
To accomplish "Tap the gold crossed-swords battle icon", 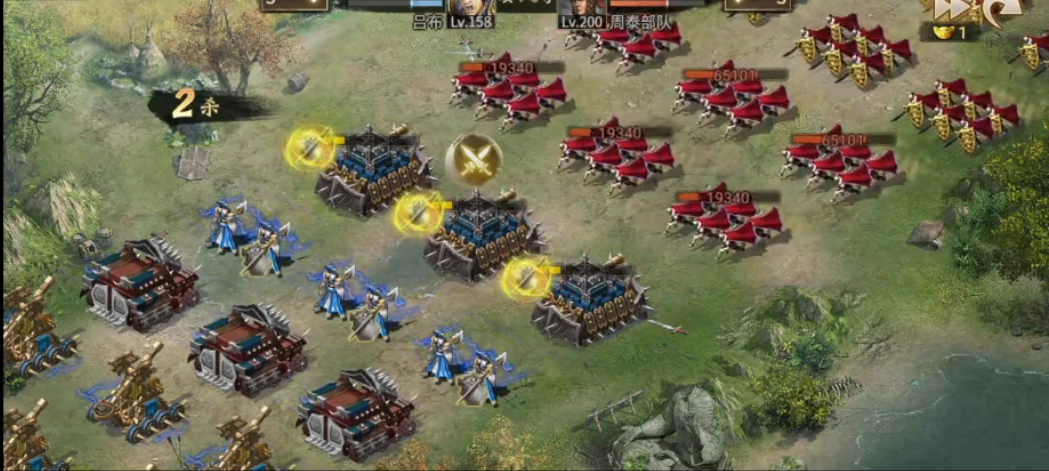I will 473,158.
